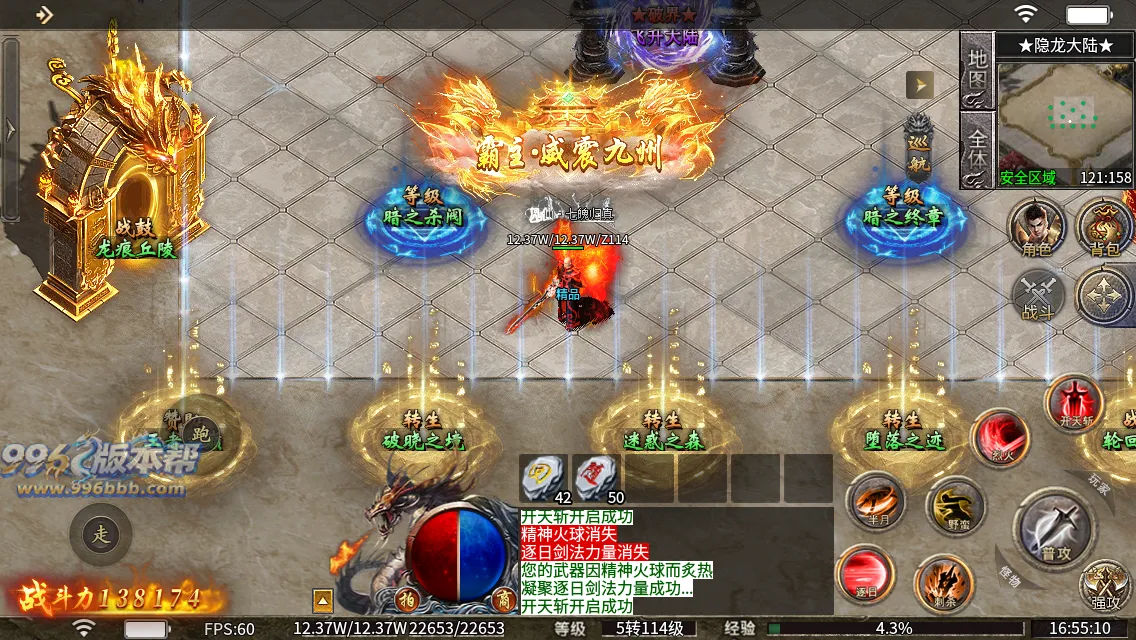Use the 刺杀 thrust skill

click(944, 584)
